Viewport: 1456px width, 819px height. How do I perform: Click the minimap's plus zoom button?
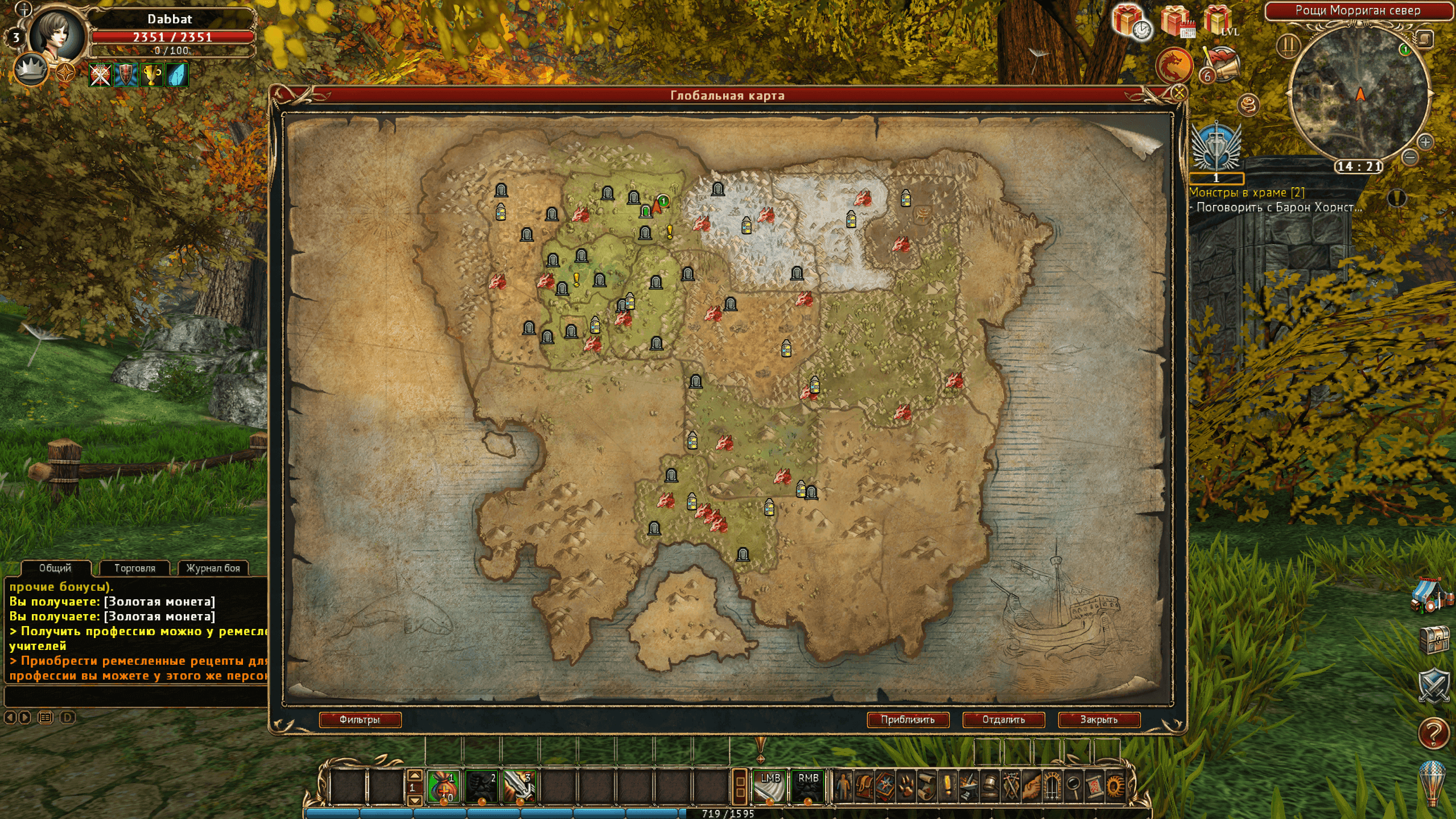point(1425,141)
